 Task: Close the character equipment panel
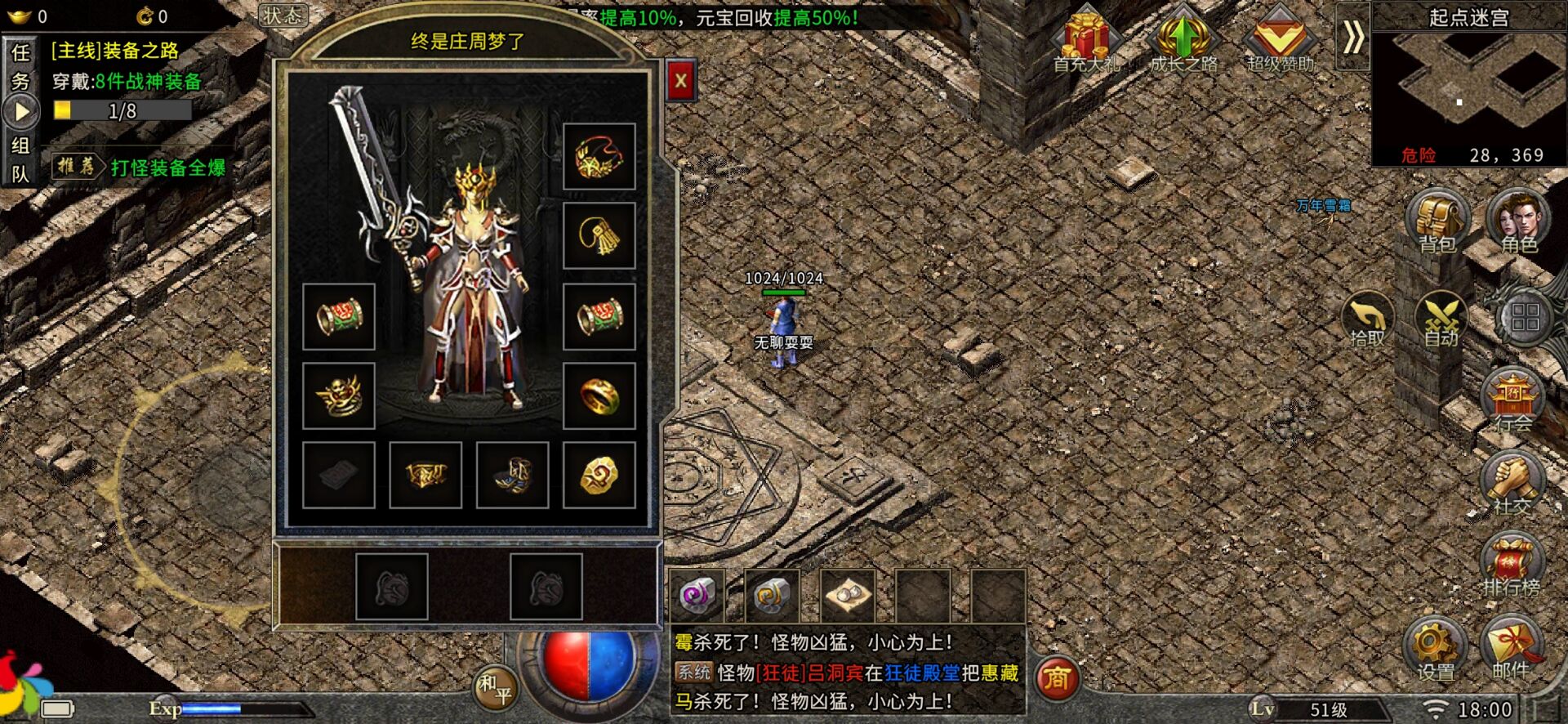(x=680, y=80)
